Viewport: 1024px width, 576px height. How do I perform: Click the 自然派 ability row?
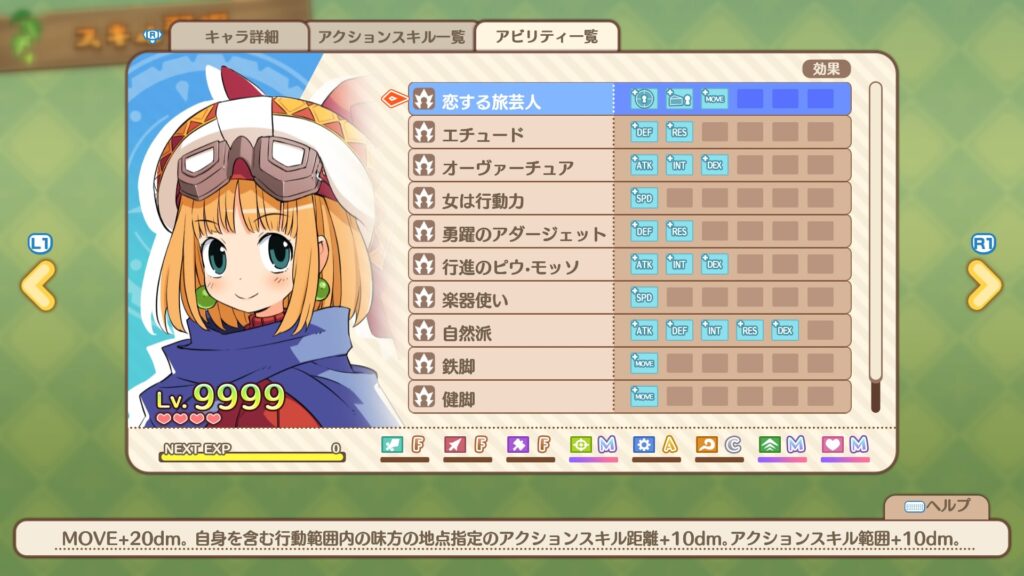coord(512,331)
